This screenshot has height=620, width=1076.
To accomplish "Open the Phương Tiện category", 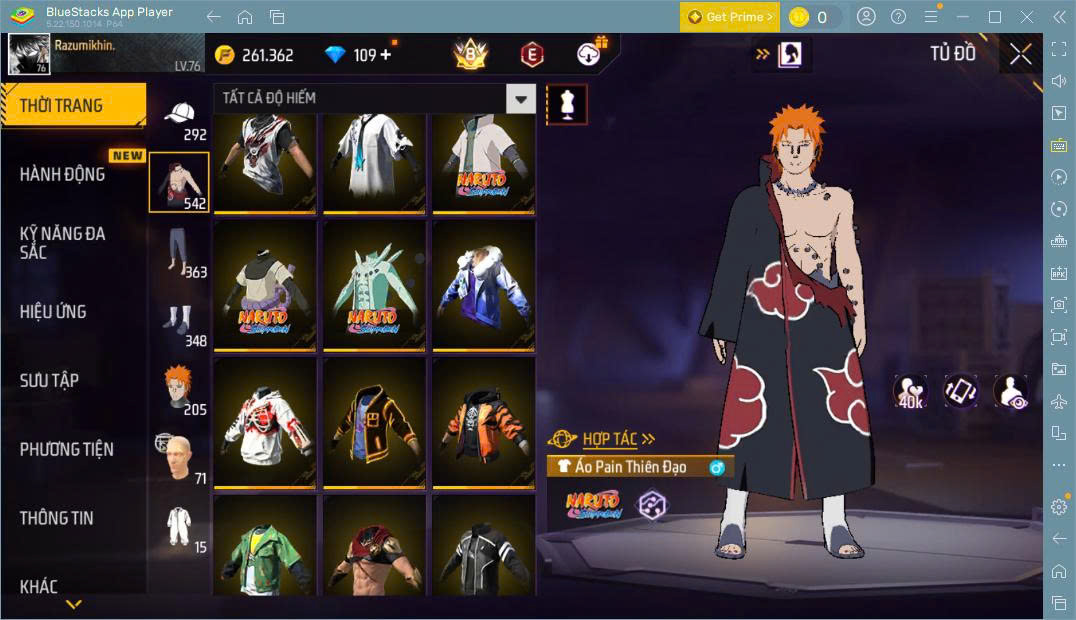I will 66,449.
